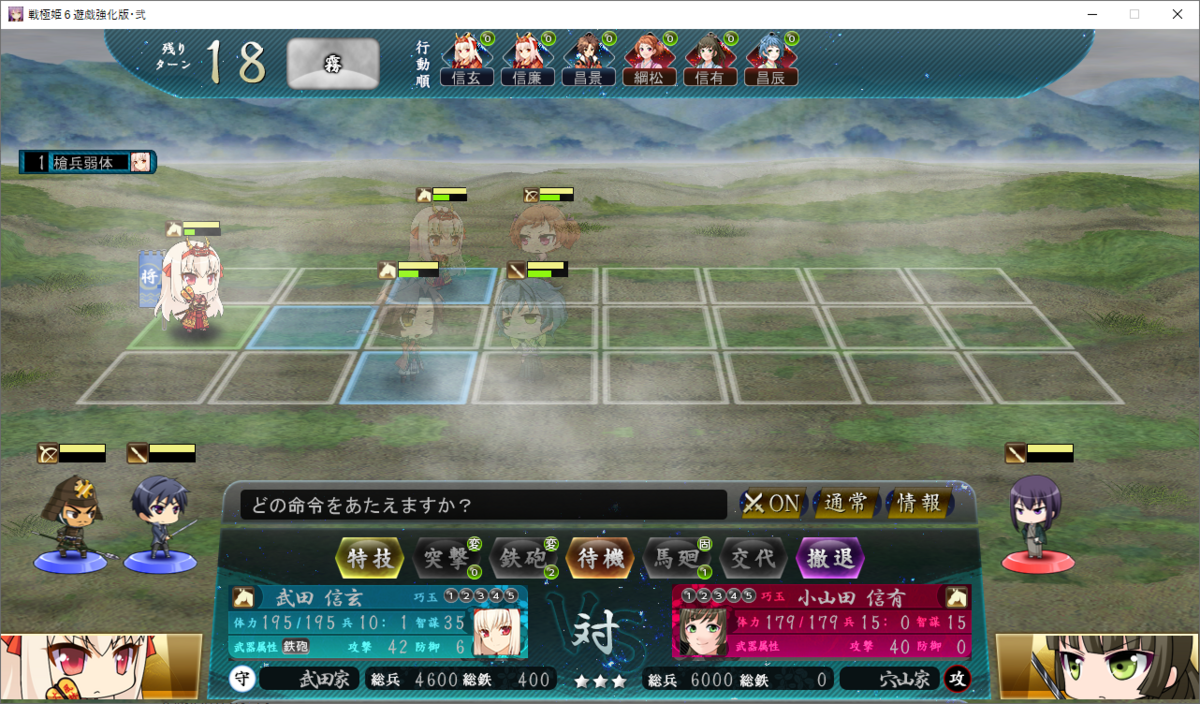Select the 特技 special skill command
1200x704 pixels.
pyautogui.click(x=370, y=558)
